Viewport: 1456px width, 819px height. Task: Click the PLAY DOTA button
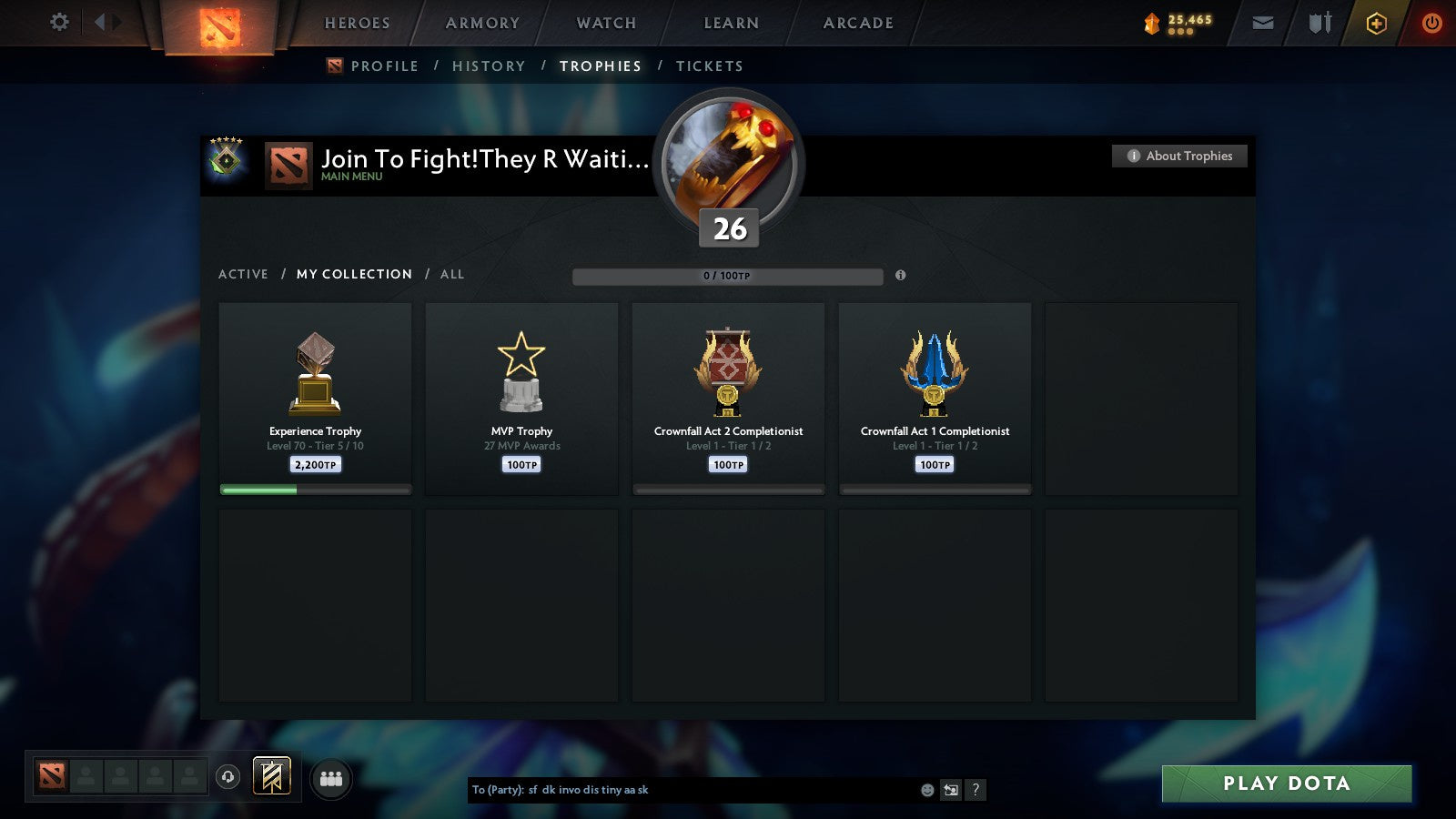coord(1285,783)
